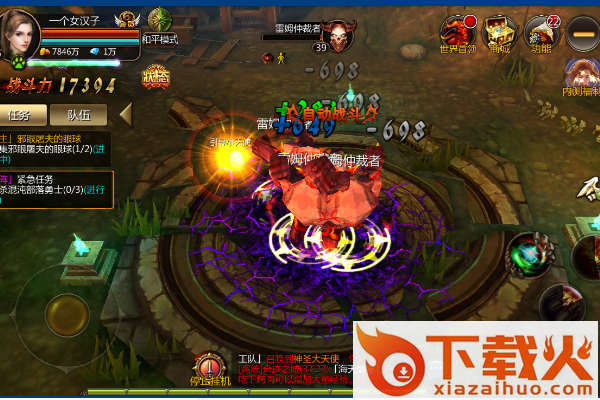The image size is (600, 400).
Task: Toggle the 和平模式 peace mode emblem
Action: [159, 22]
